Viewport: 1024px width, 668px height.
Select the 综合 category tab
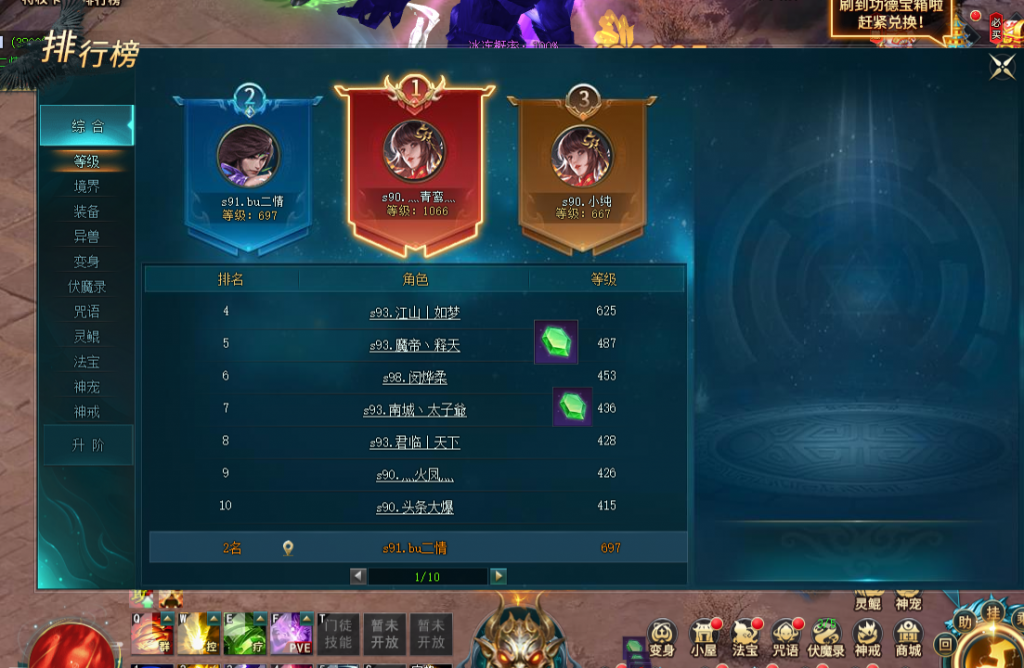coord(87,127)
